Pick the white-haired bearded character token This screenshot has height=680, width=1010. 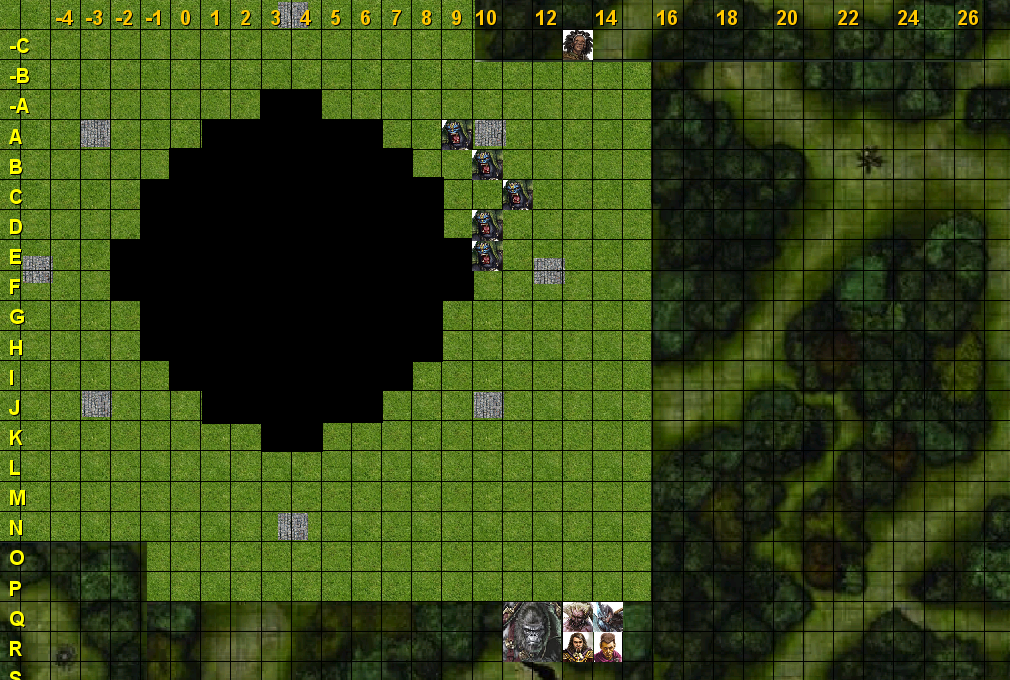click(577, 616)
